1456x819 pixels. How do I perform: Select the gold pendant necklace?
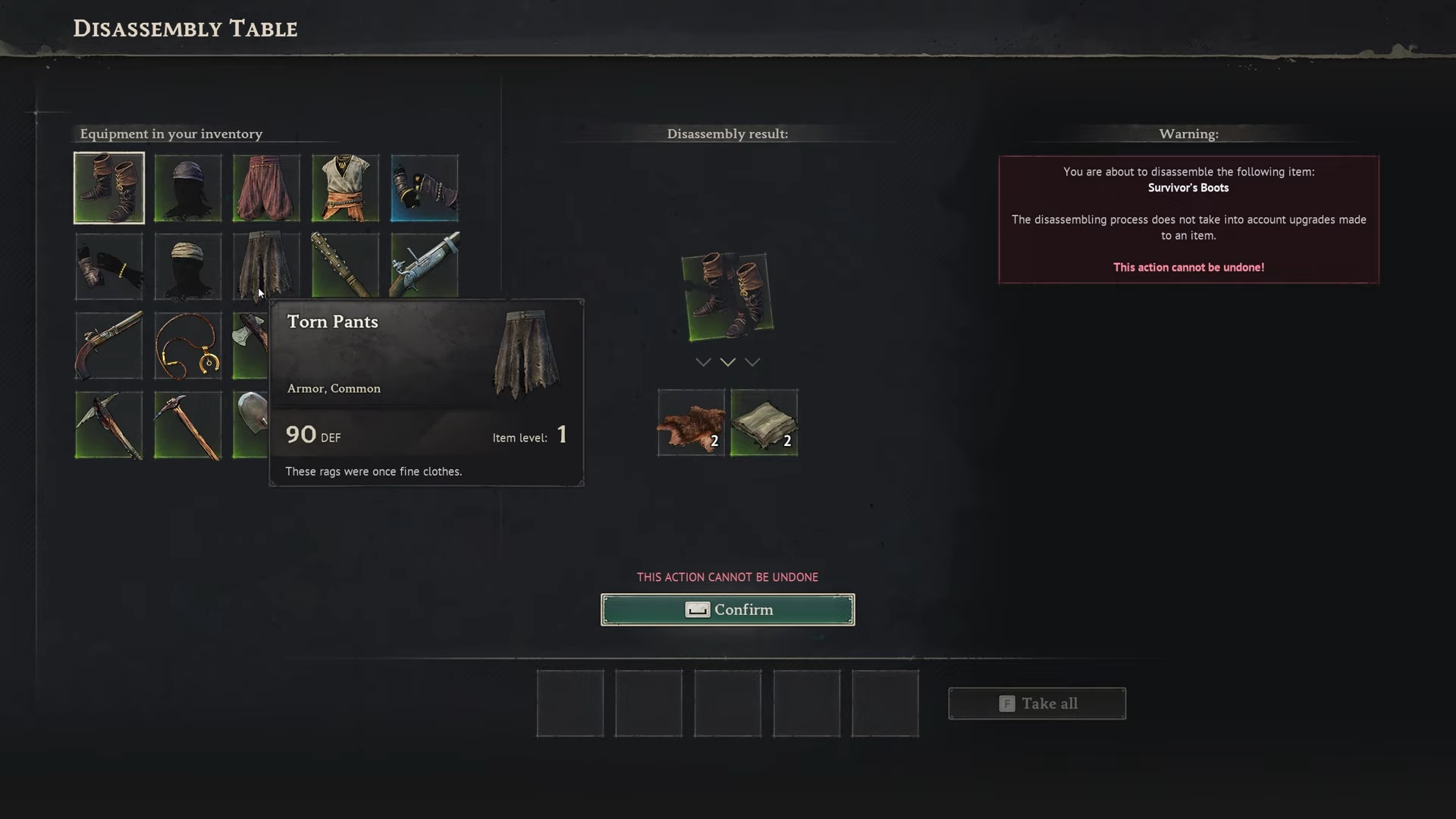[188, 346]
